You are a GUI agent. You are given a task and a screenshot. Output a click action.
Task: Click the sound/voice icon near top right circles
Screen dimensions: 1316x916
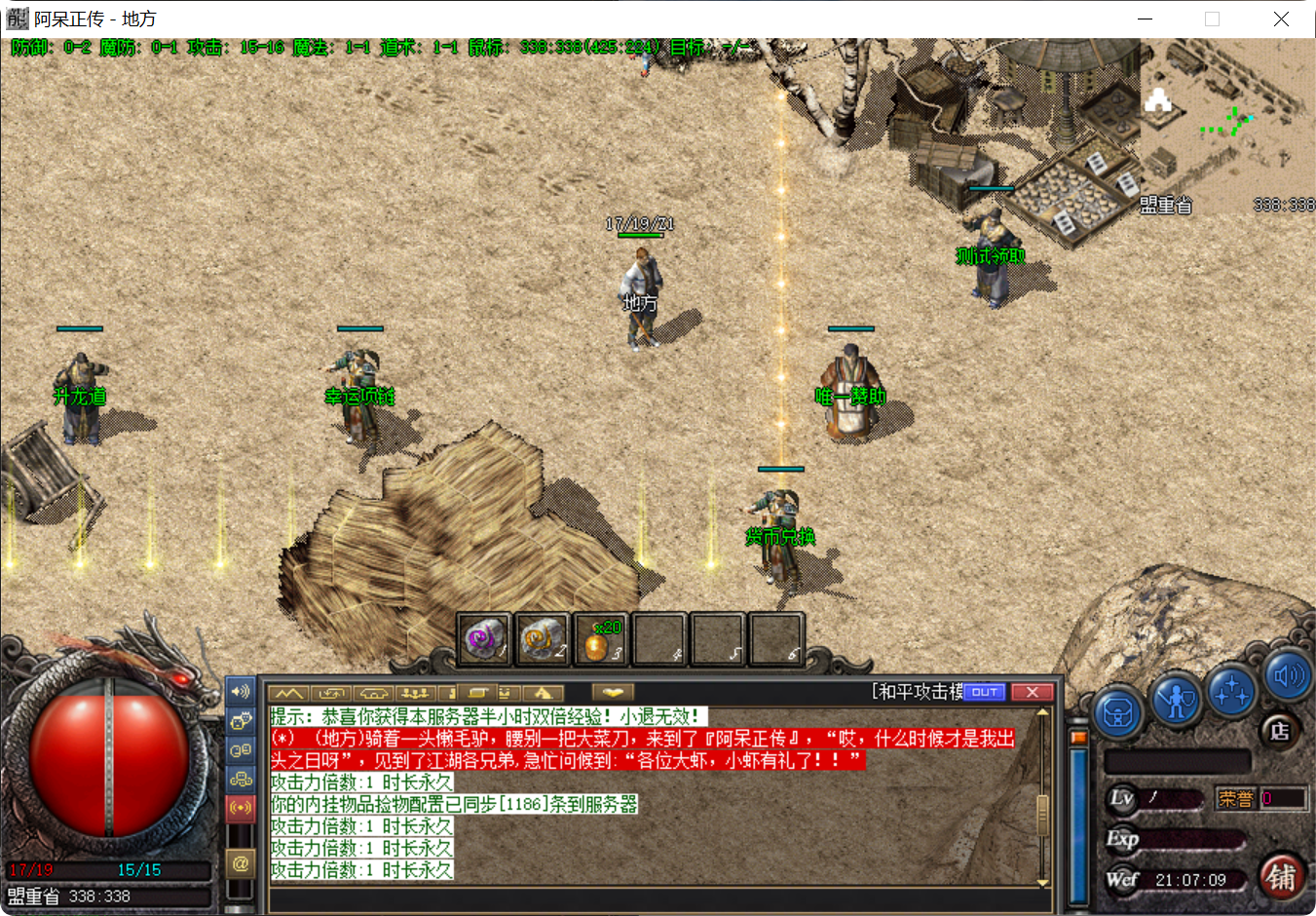1288,675
